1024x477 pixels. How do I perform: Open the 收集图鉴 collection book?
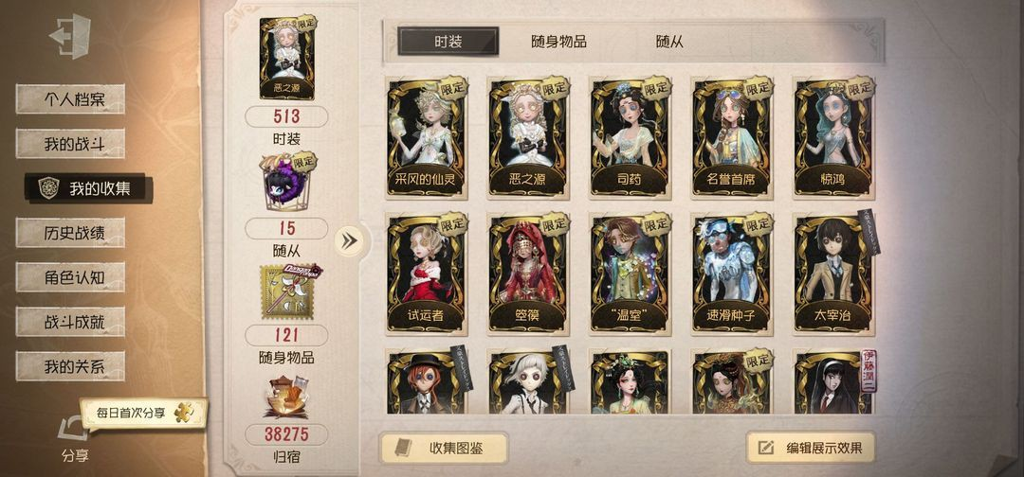coord(443,447)
